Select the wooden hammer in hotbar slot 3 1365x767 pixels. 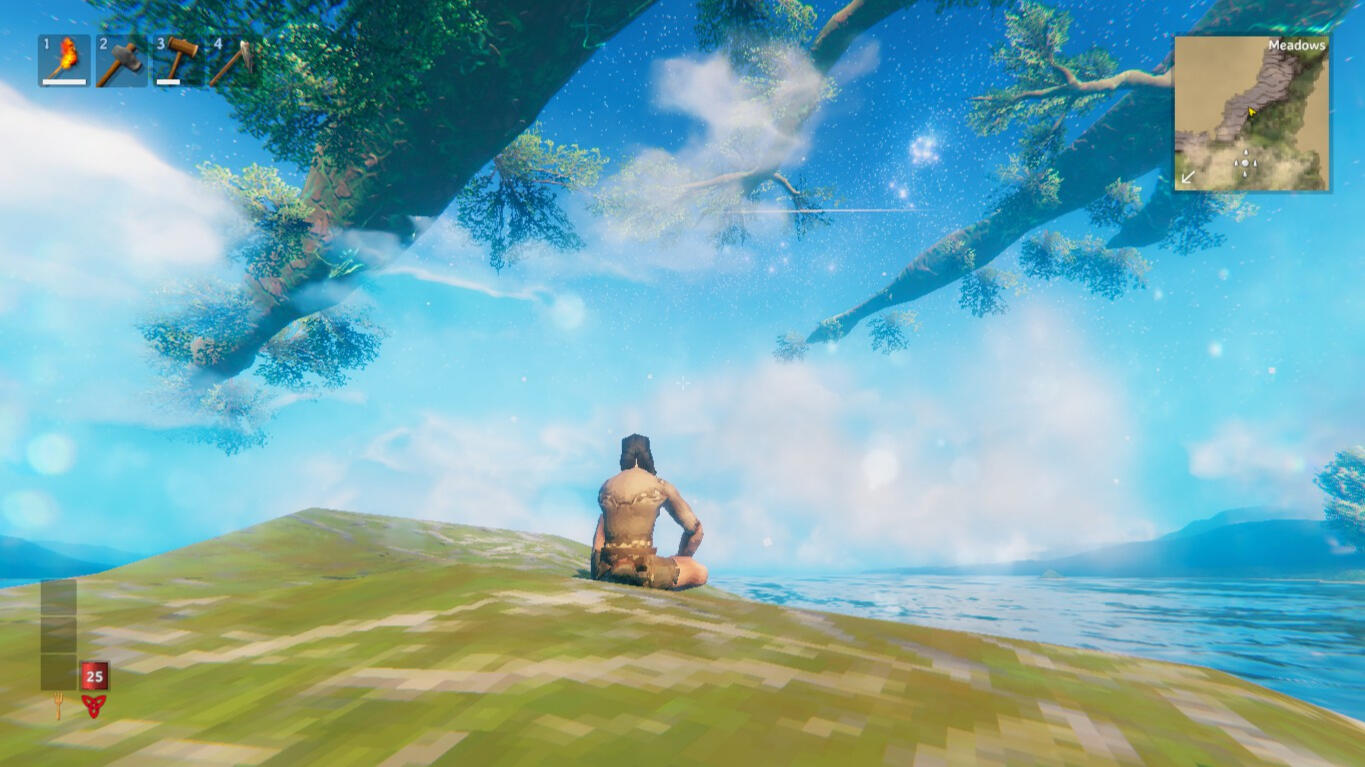click(180, 58)
